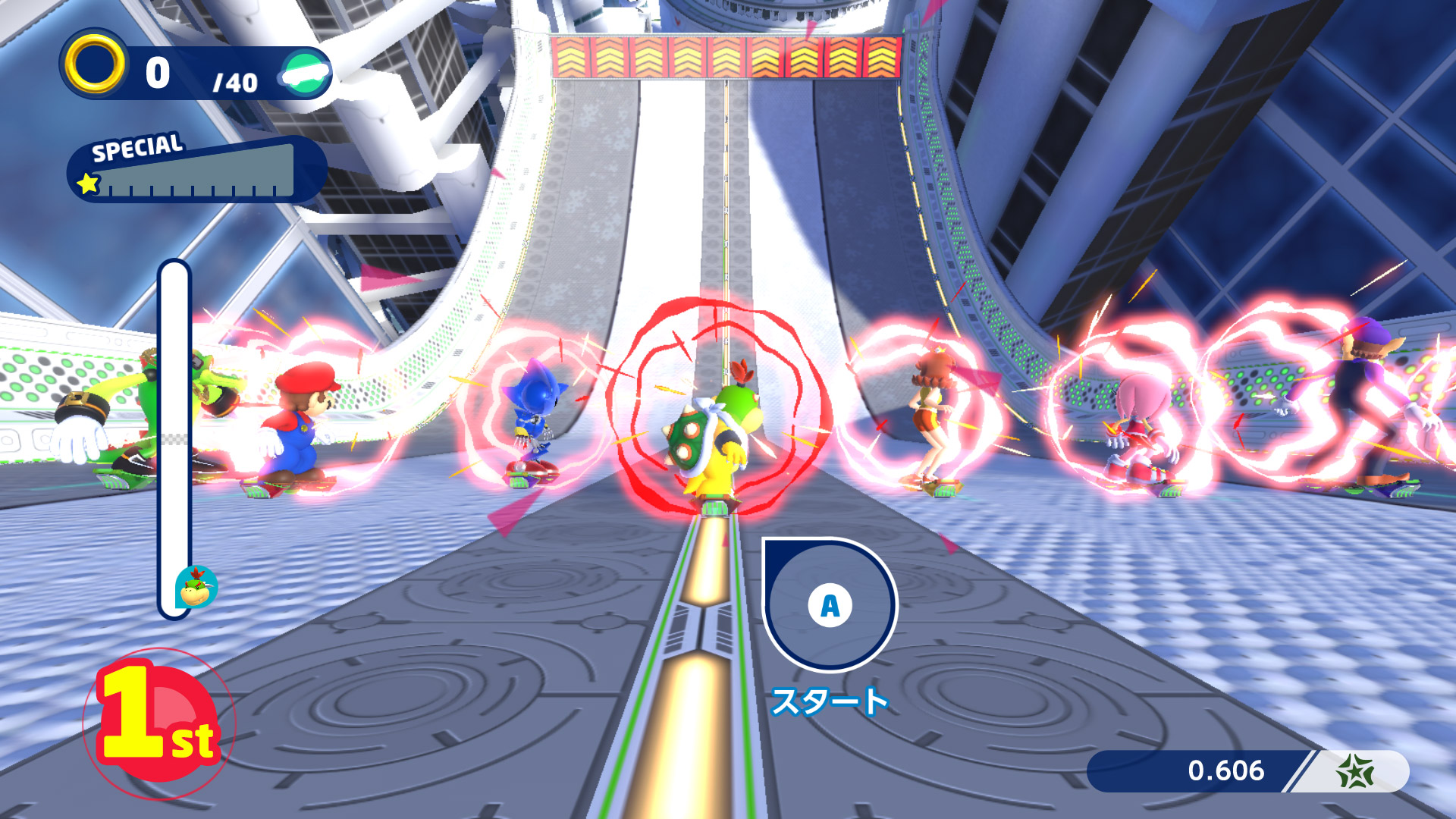Click the yellow star on the SPECIAL gauge
Screen dimensions: 1456x819
(x=88, y=183)
